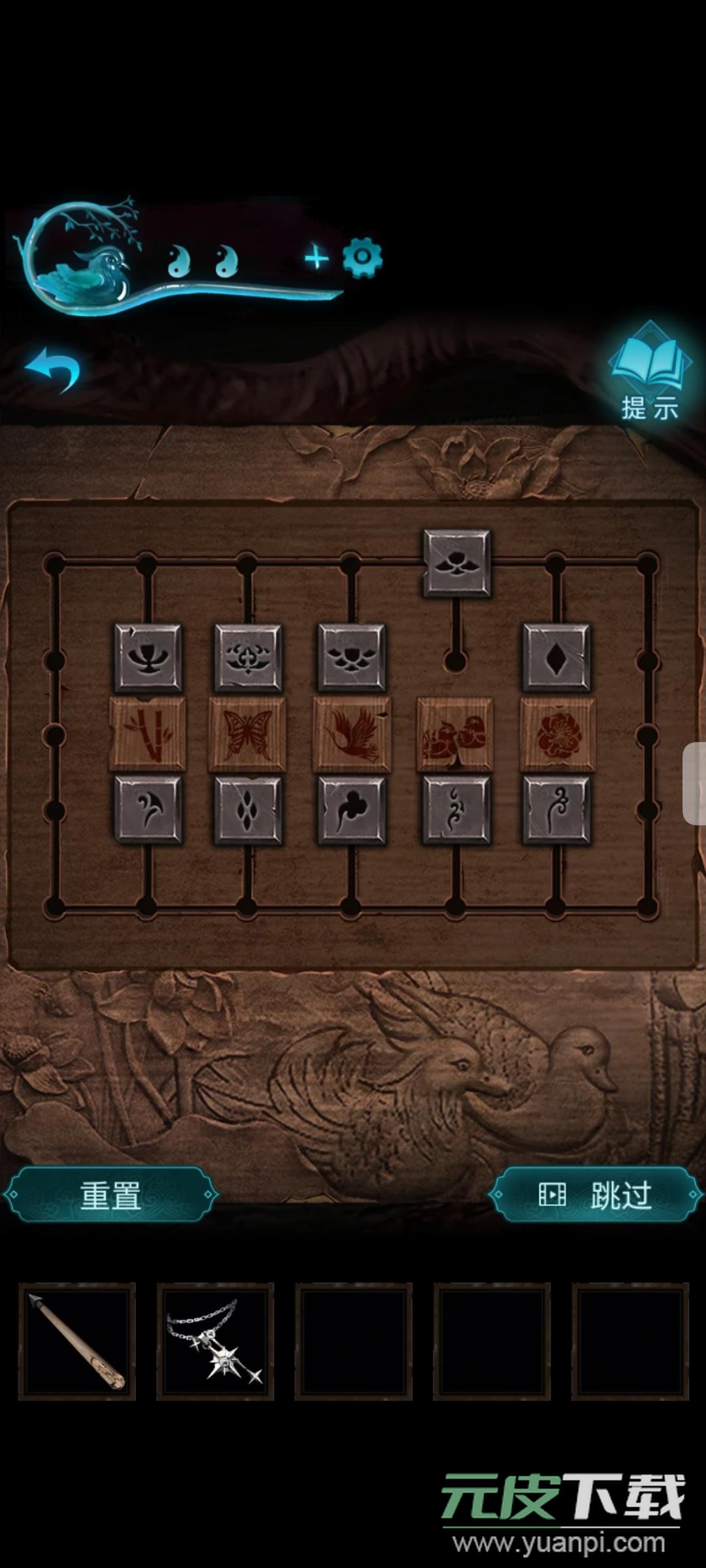Select the silver chain ornament slot
The image size is (706, 1568).
(x=215, y=1341)
